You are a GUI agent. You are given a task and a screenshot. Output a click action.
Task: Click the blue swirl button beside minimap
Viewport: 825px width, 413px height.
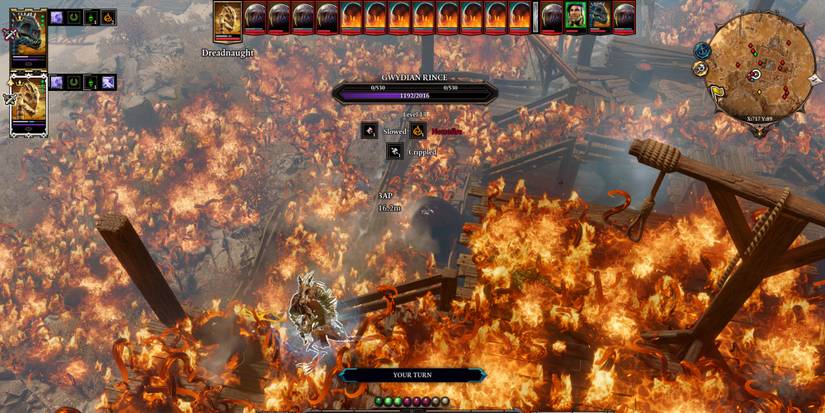tap(703, 50)
